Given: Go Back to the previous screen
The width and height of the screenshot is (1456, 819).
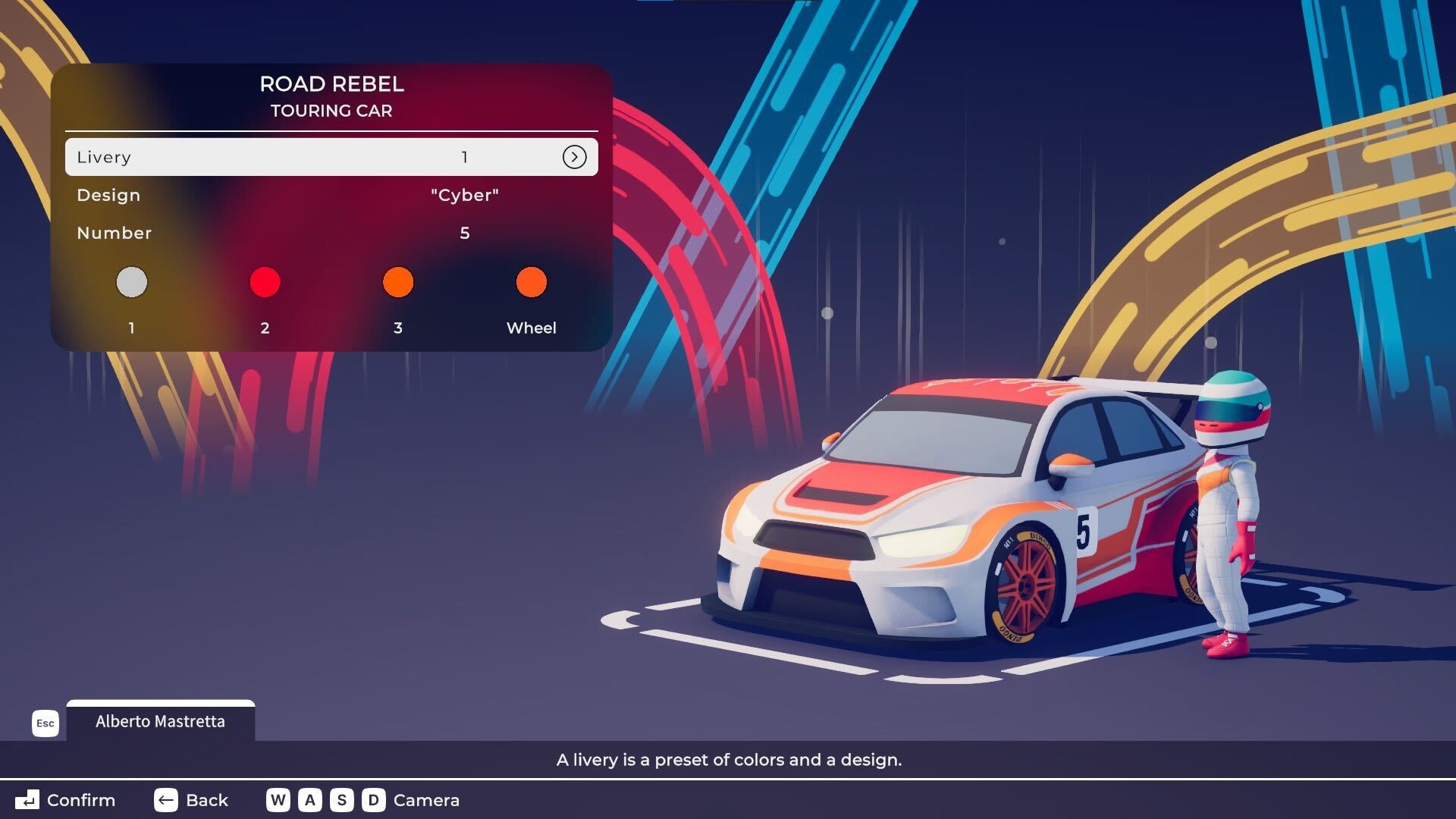Looking at the screenshot, I should [191, 800].
